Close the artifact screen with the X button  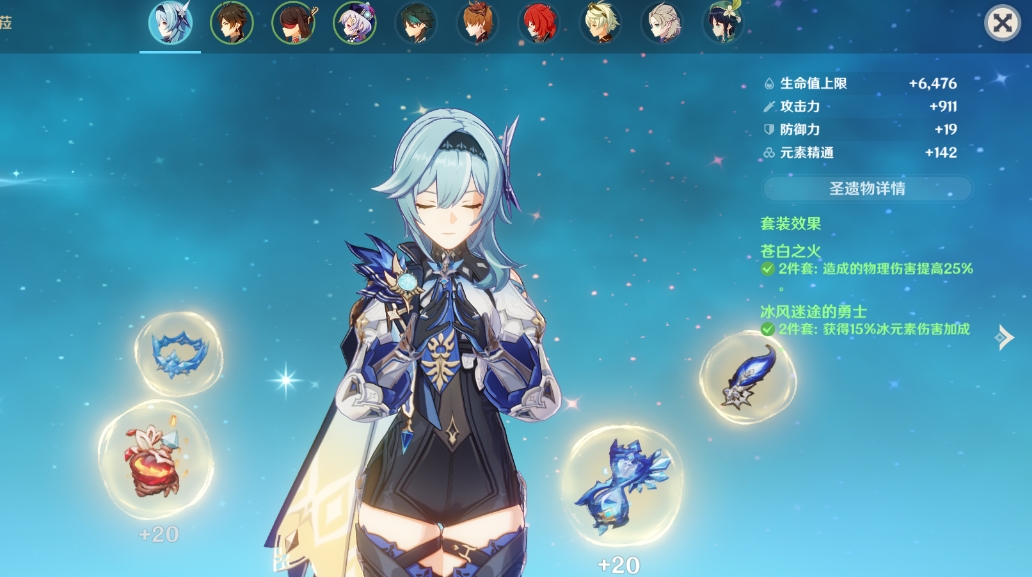coord(1002,23)
